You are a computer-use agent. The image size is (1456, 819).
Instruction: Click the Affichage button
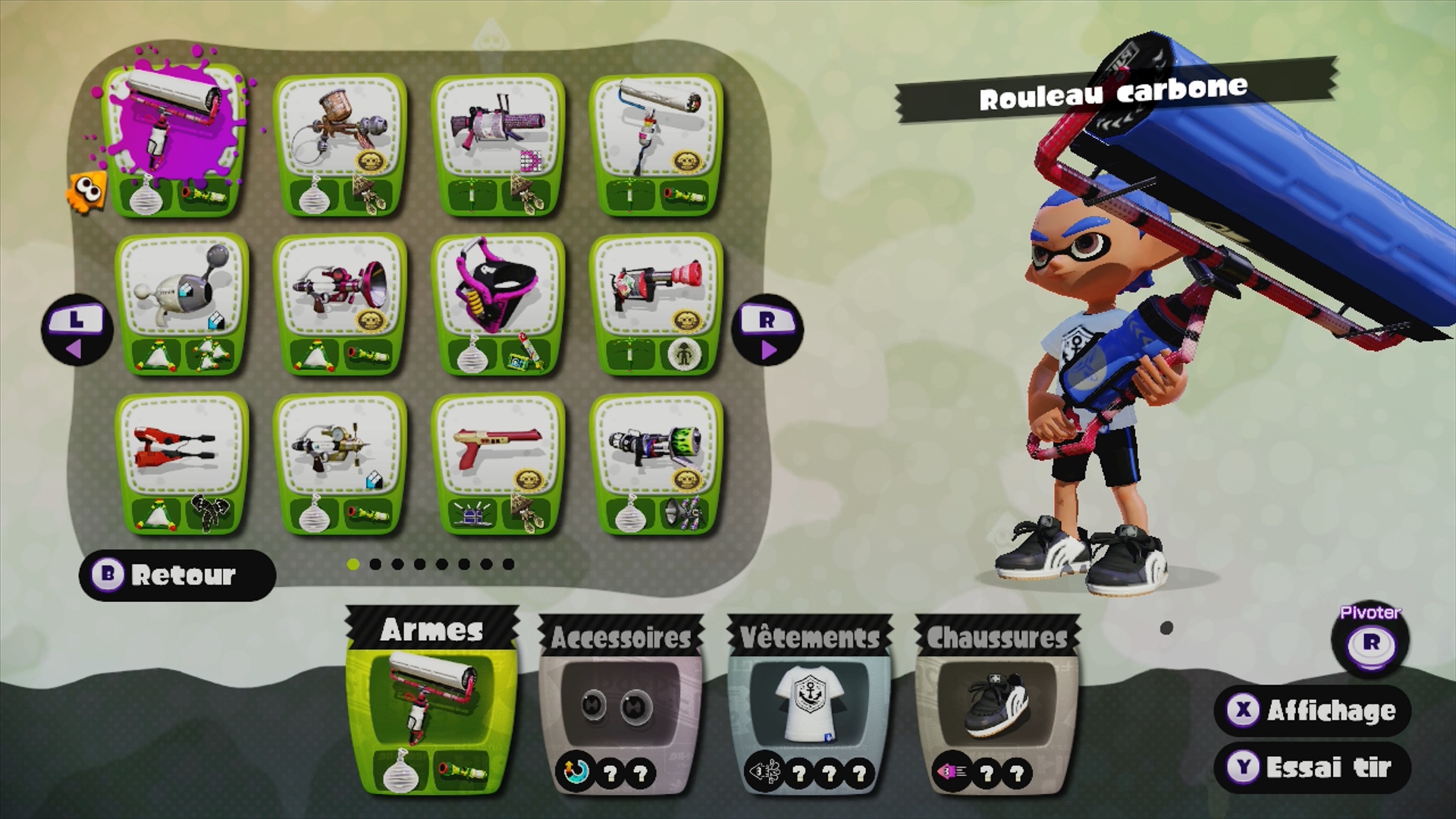(x=1313, y=711)
